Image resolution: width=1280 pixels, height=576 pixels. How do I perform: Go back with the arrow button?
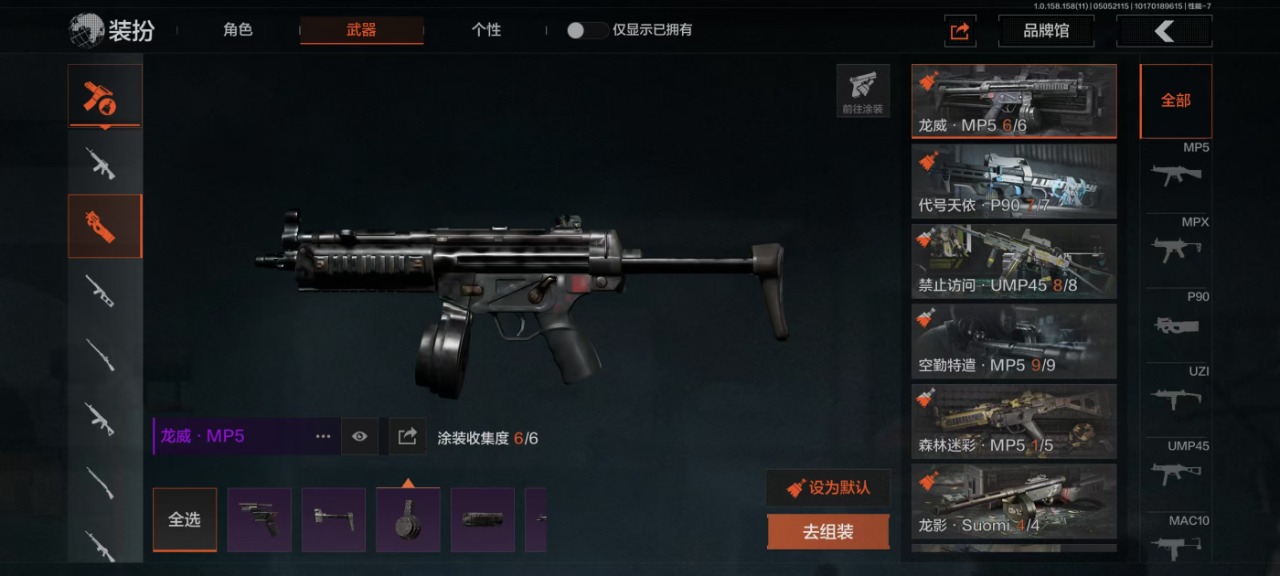coord(1164,31)
